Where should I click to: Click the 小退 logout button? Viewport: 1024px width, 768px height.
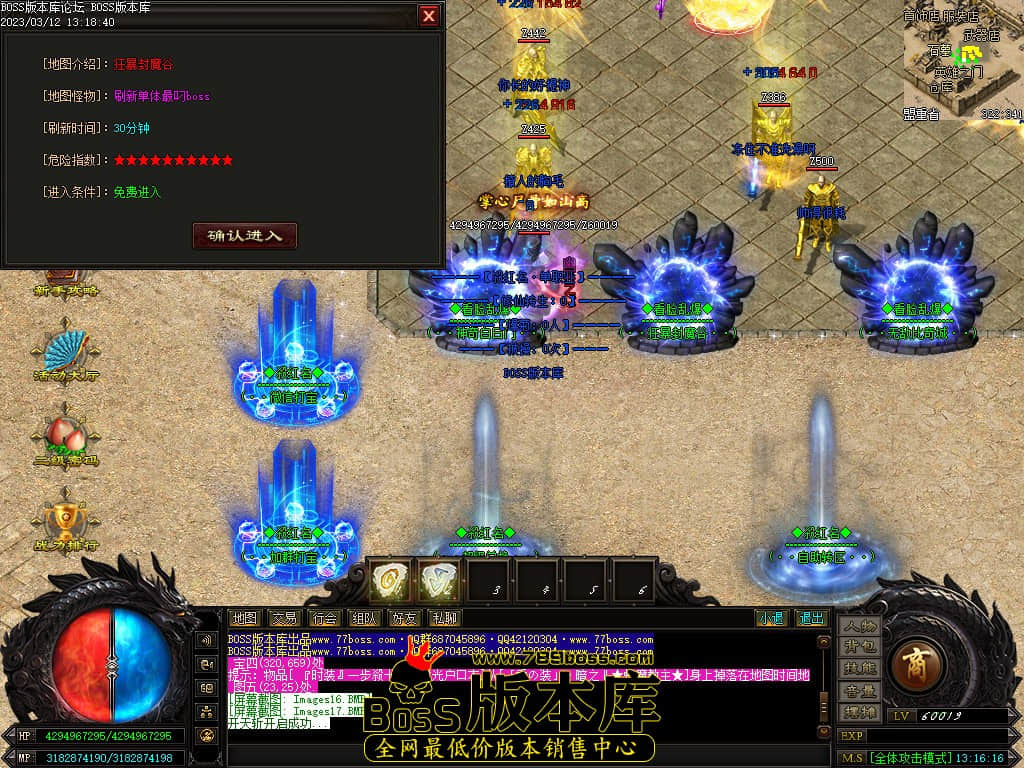770,618
